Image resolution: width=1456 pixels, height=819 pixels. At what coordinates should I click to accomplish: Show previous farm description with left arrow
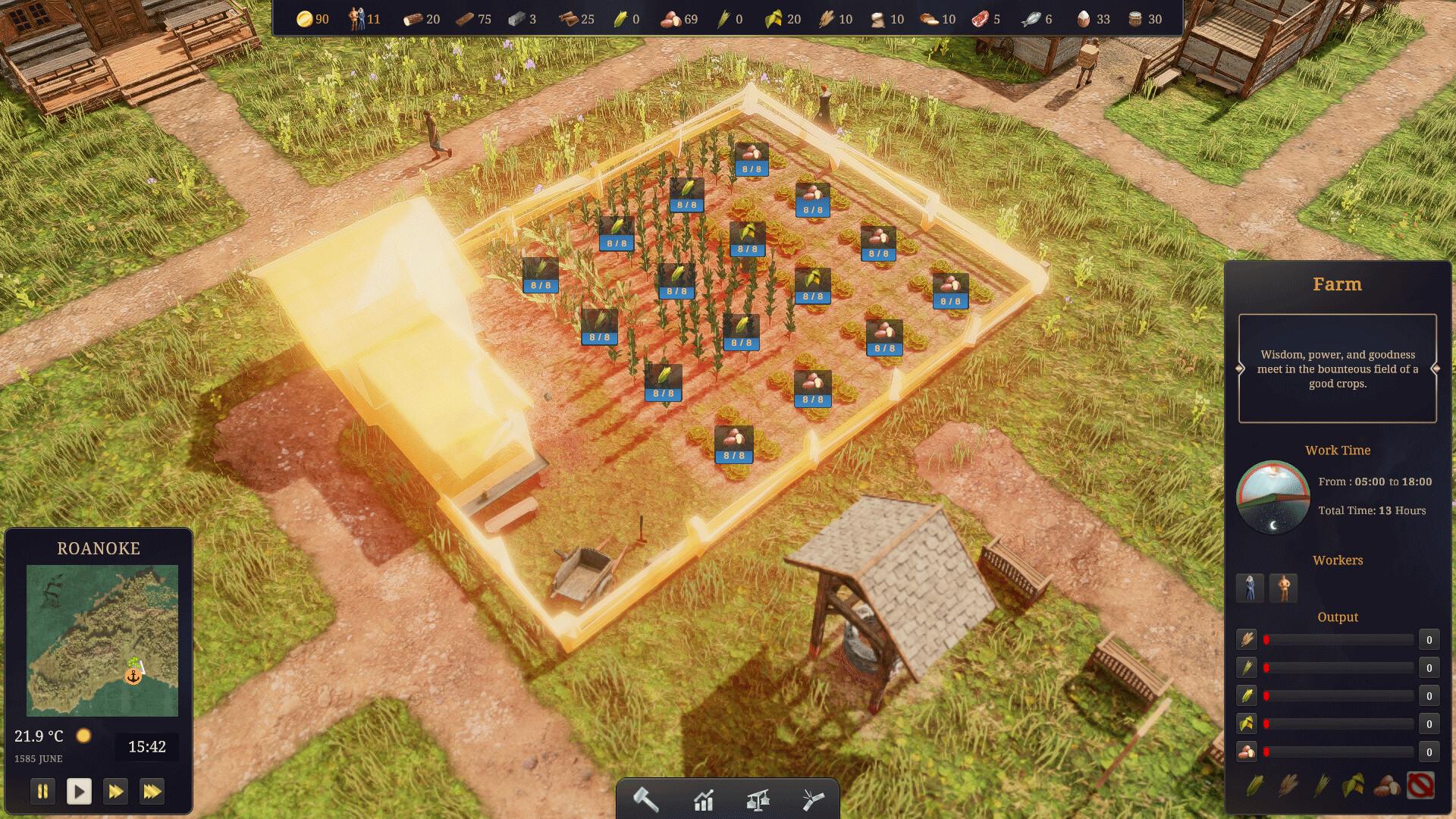tap(1240, 369)
